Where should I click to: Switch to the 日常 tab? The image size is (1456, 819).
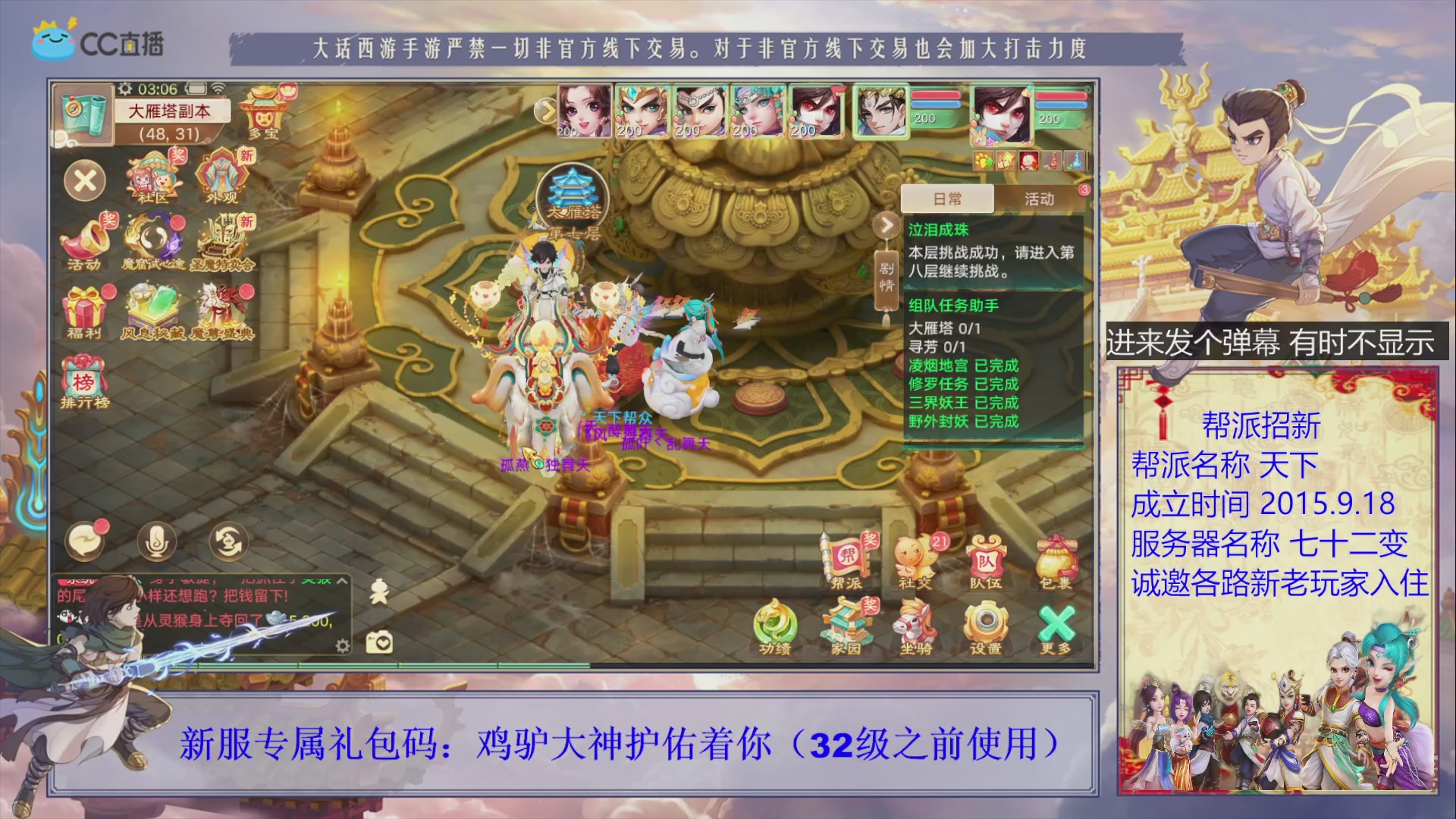coord(948,199)
